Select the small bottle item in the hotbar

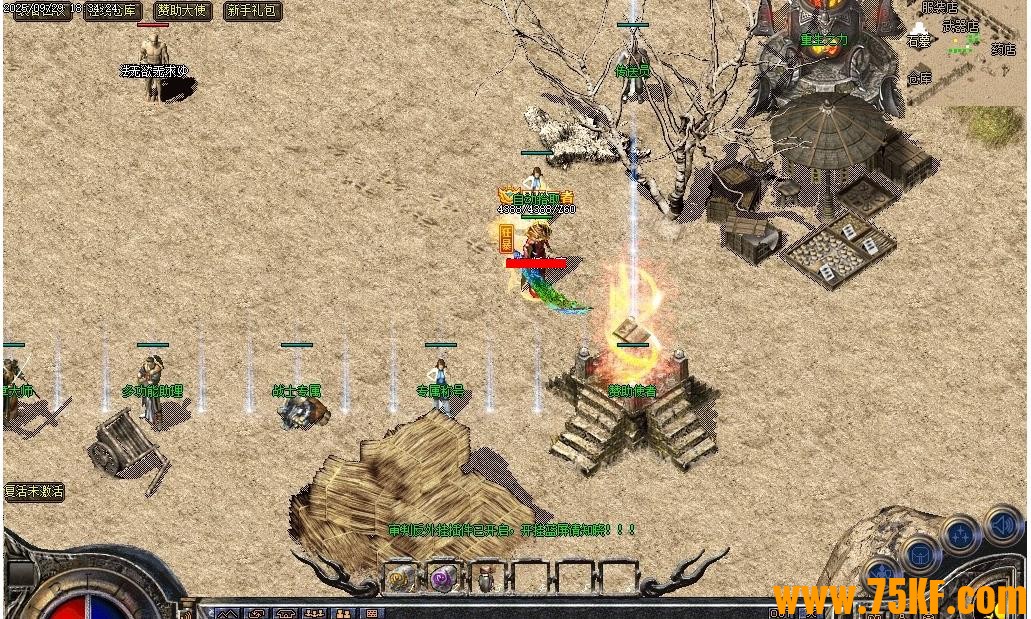click(x=485, y=577)
